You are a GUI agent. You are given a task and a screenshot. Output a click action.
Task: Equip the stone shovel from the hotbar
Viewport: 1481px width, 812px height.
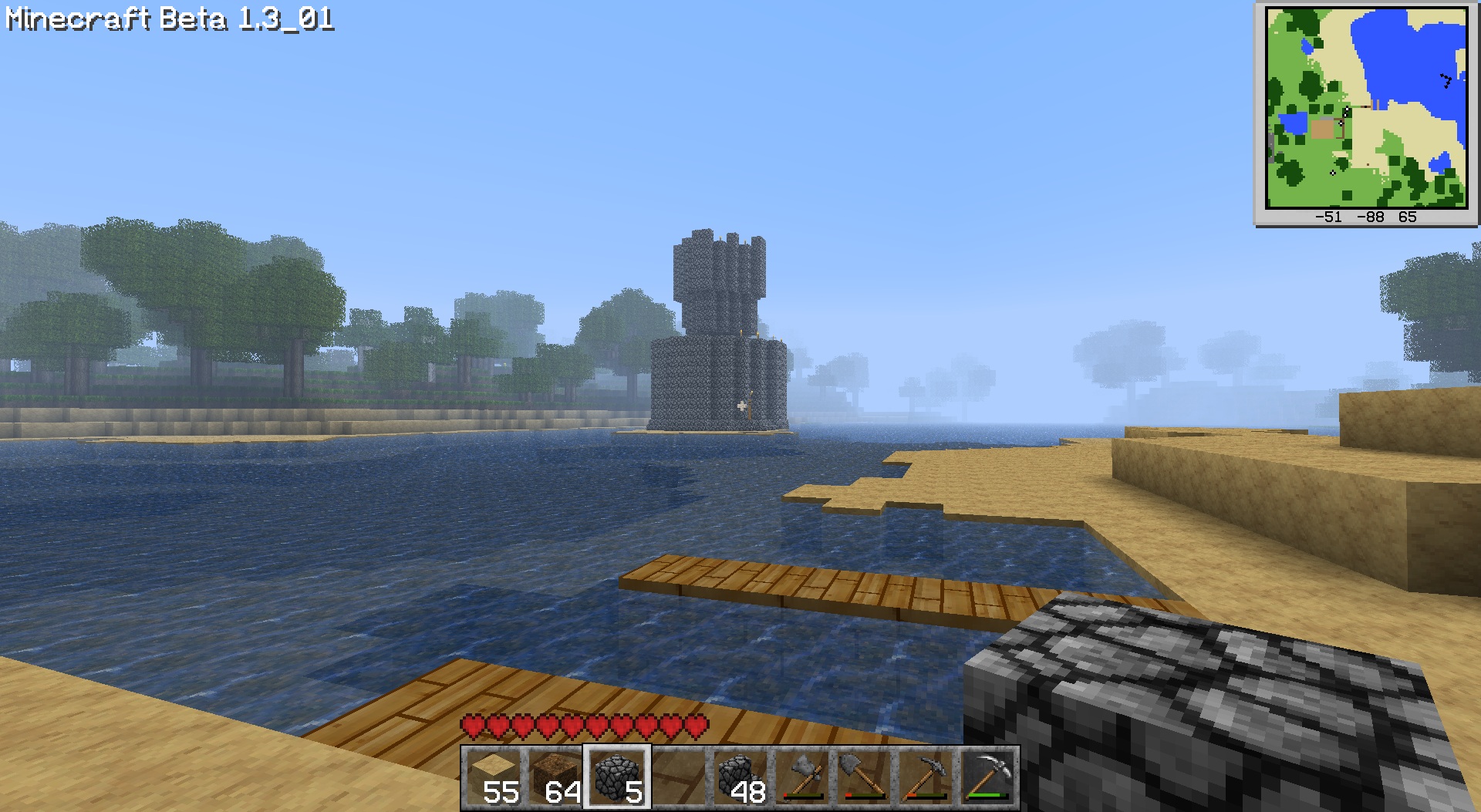coord(864,777)
